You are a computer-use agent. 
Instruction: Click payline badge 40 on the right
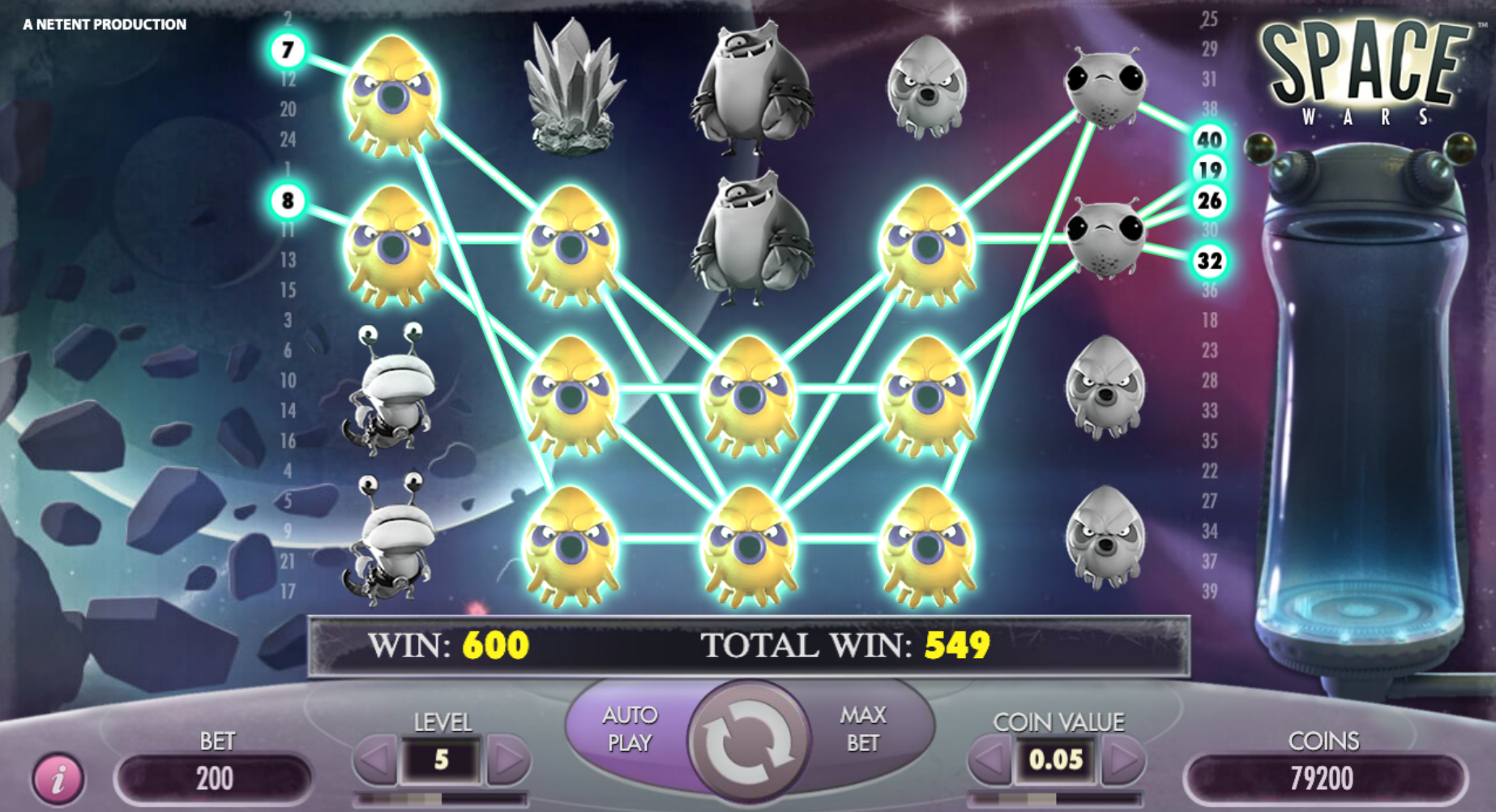[1208, 139]
